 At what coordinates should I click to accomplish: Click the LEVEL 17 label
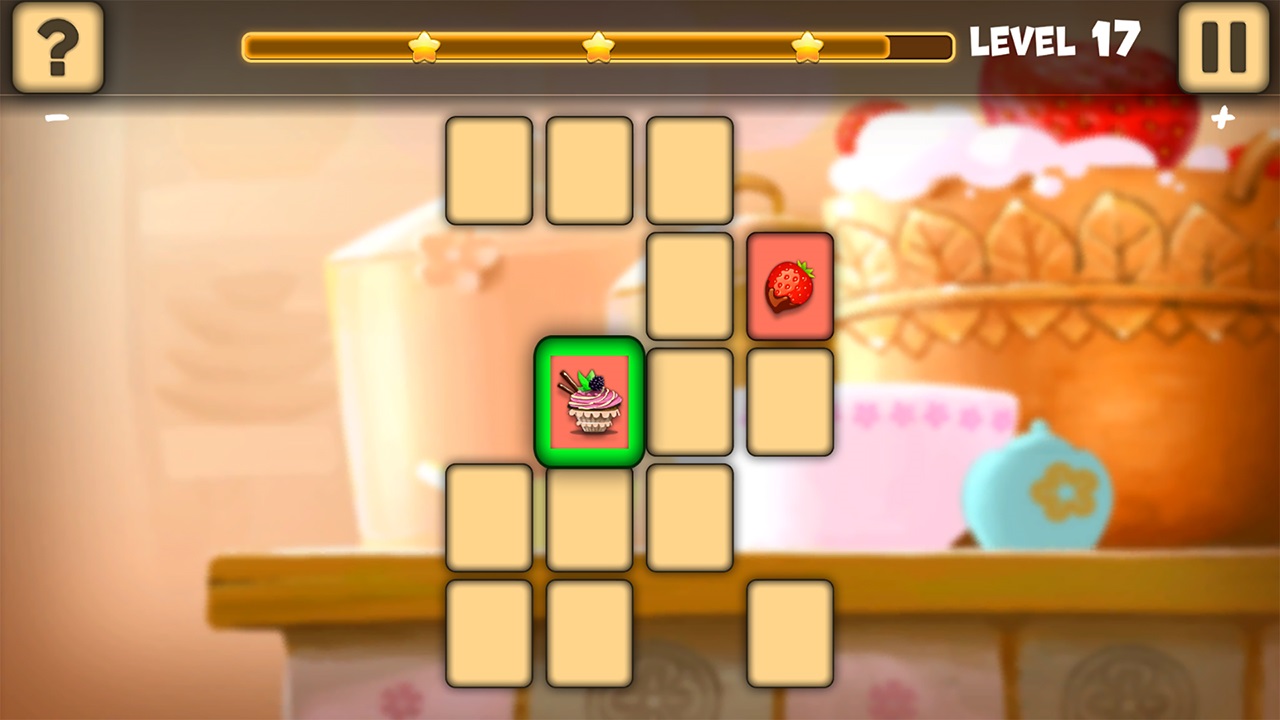[x=1055, y=42]
